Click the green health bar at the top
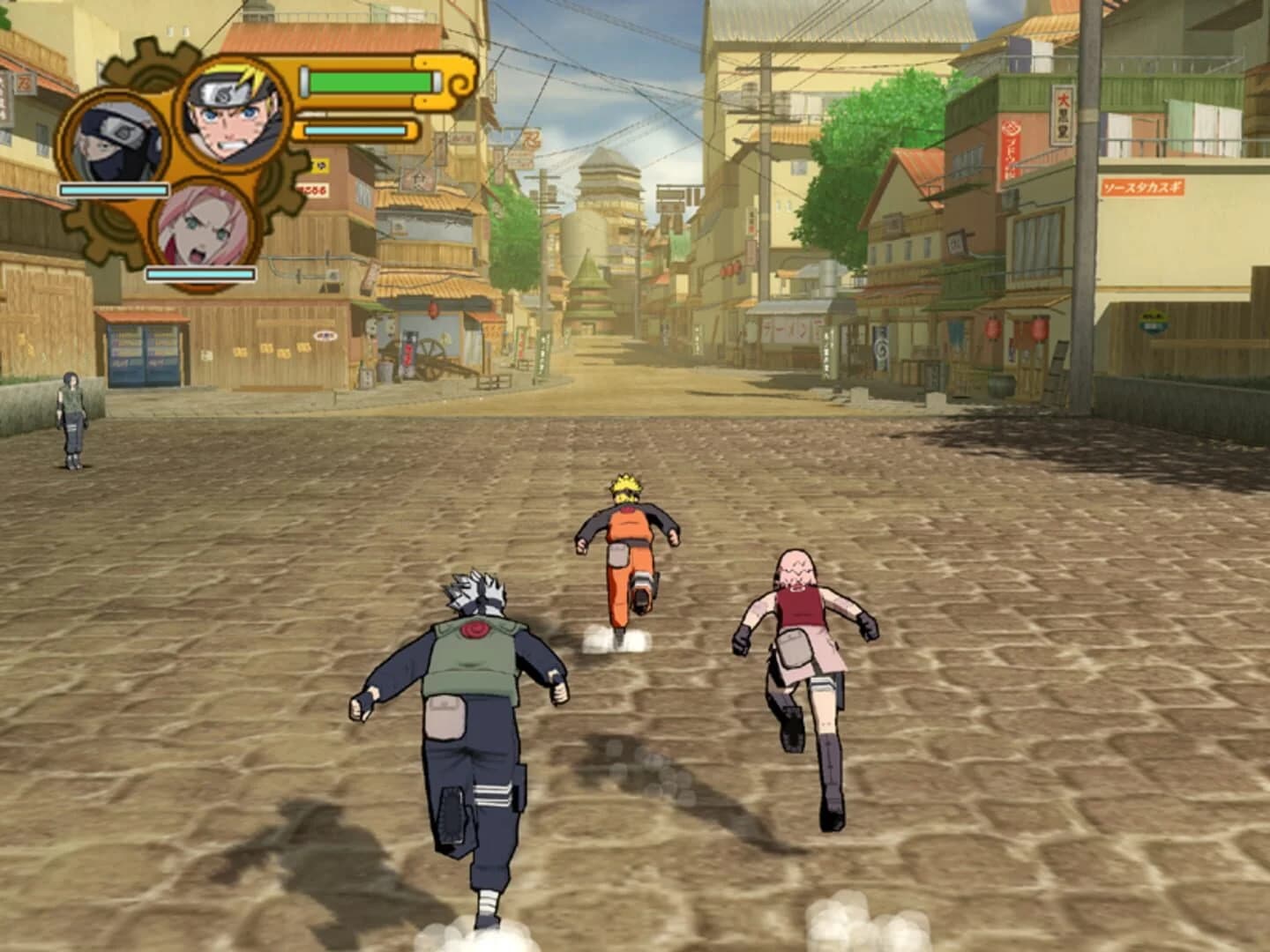1270x952 pixels. 371,82
